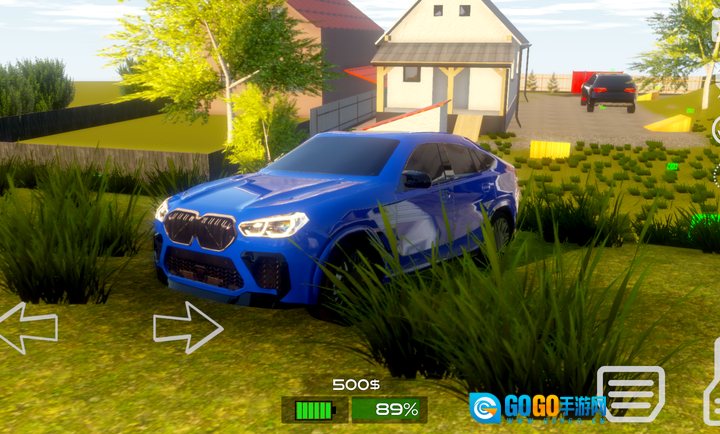The height and width of the screenshot is (434, 720).
Task: Open the three-line menu button
Action: 631,393
